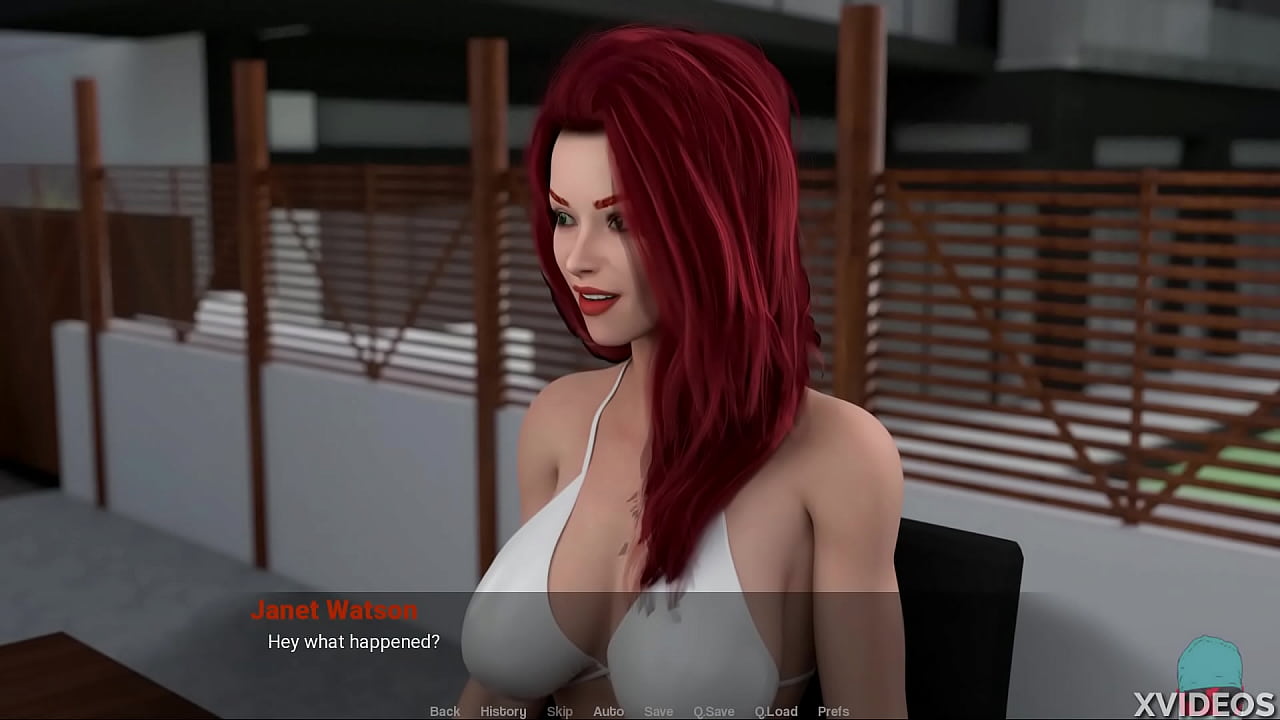The width and height of the screenshot is (1280, 720).
Task: Click Save in the bottom quick menu
Action: 658,711
